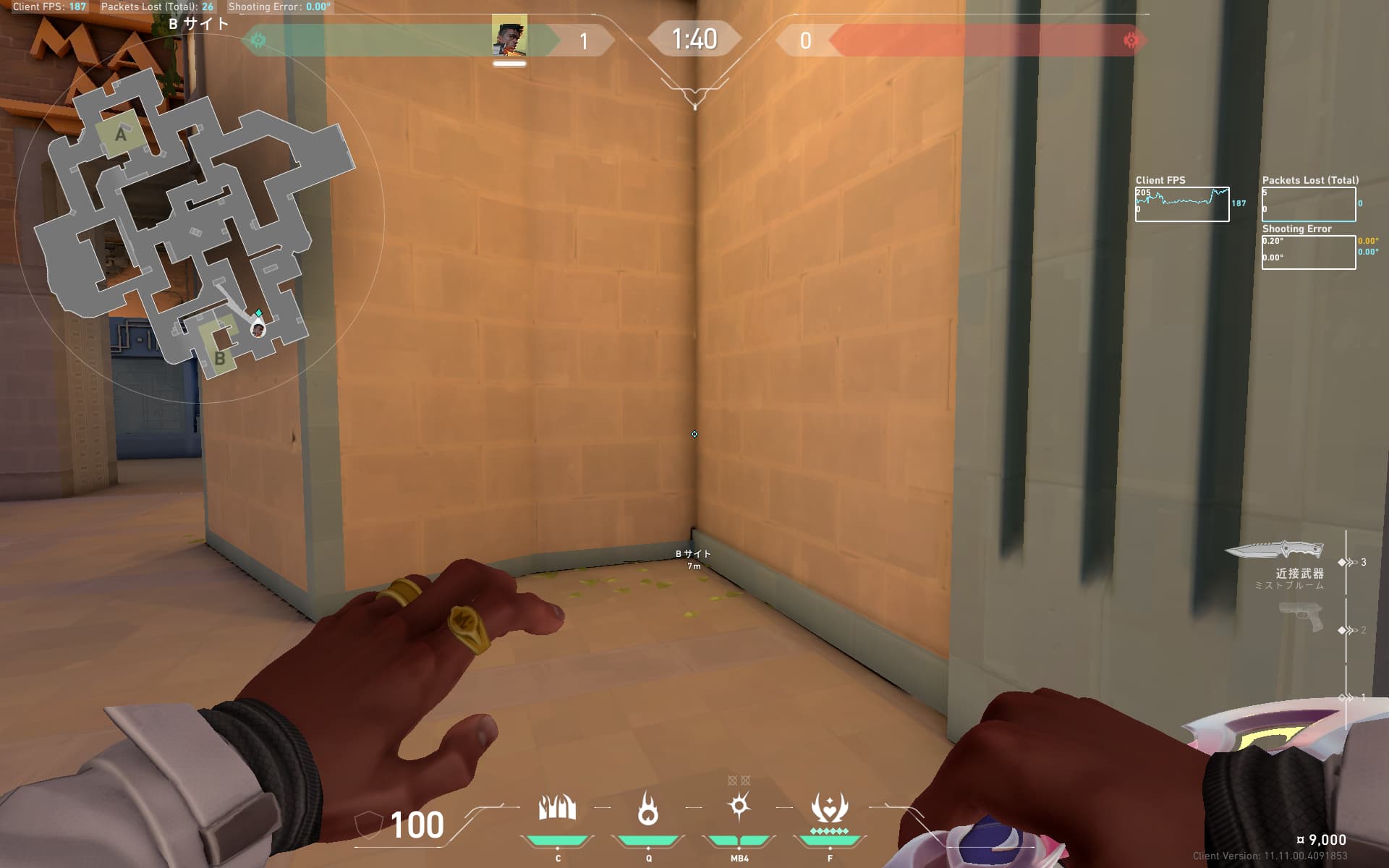The height and width of the screenshot is (868, 1389).
Task: Select the A site marker on minimap
Action: pyautogui.click(x=120, y=134)
